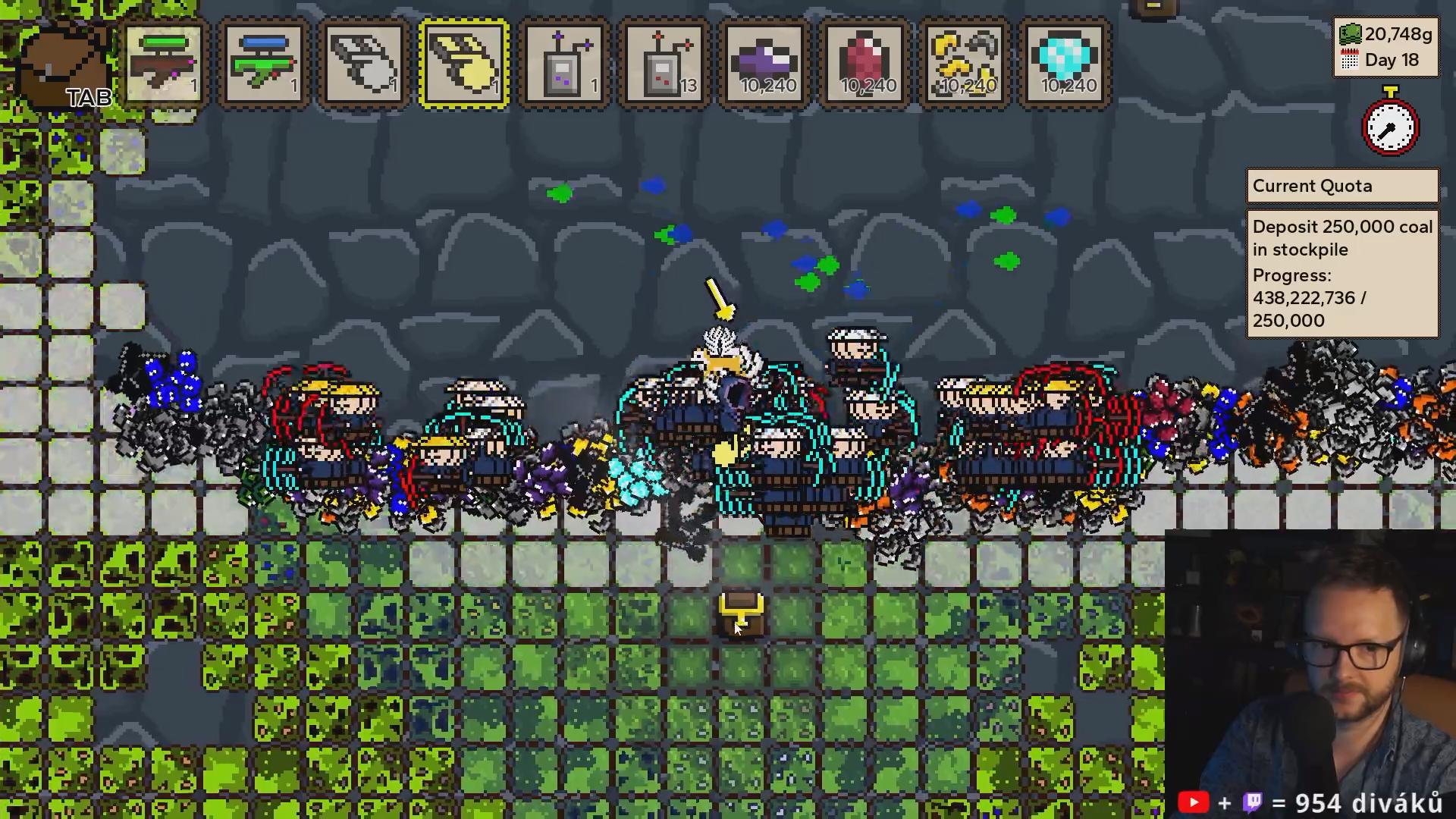
Task: Select the cyan diamond stack
Action: [1065, 64]
